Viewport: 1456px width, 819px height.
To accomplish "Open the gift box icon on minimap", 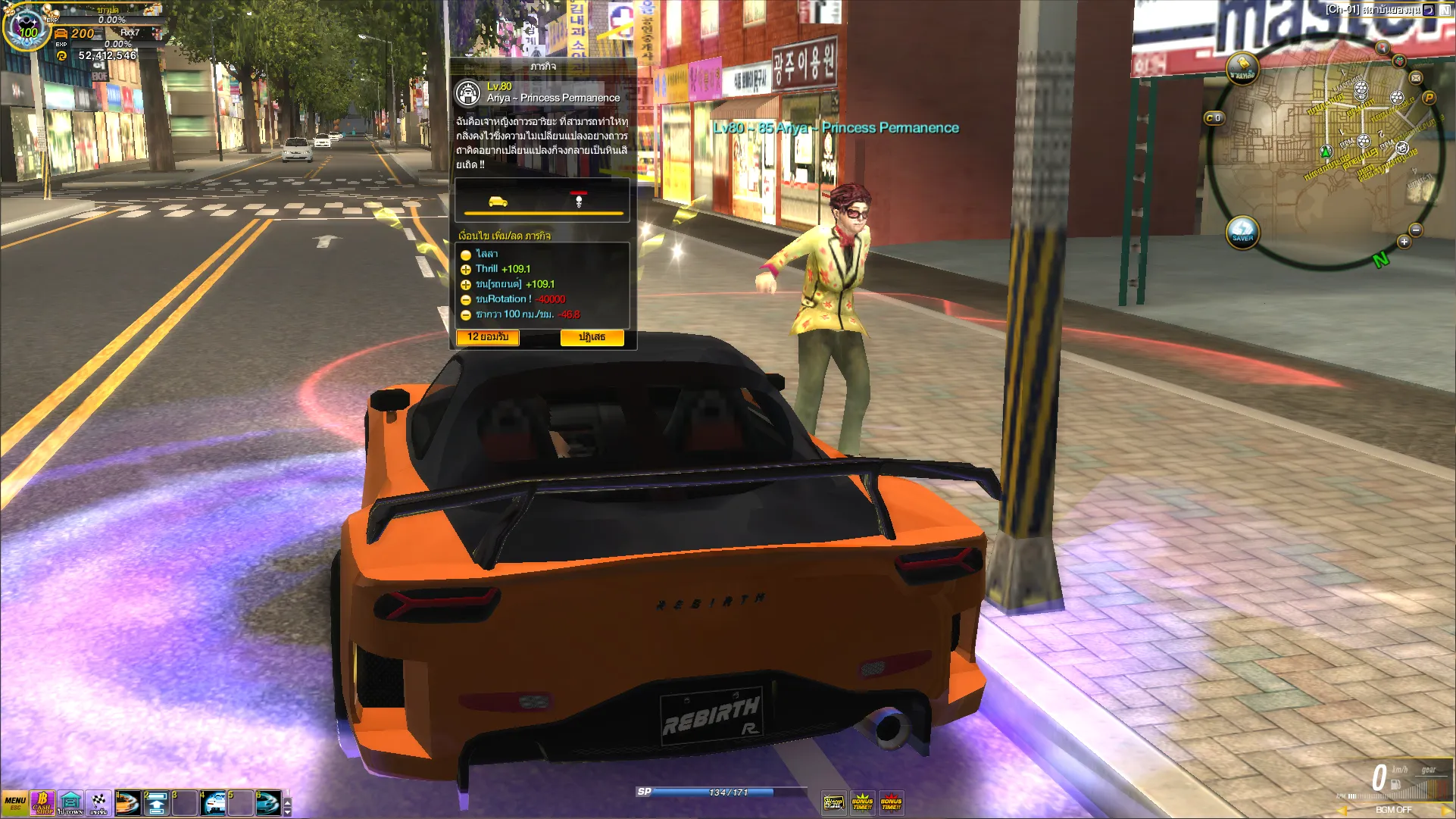I will (x=1399, y=61).
